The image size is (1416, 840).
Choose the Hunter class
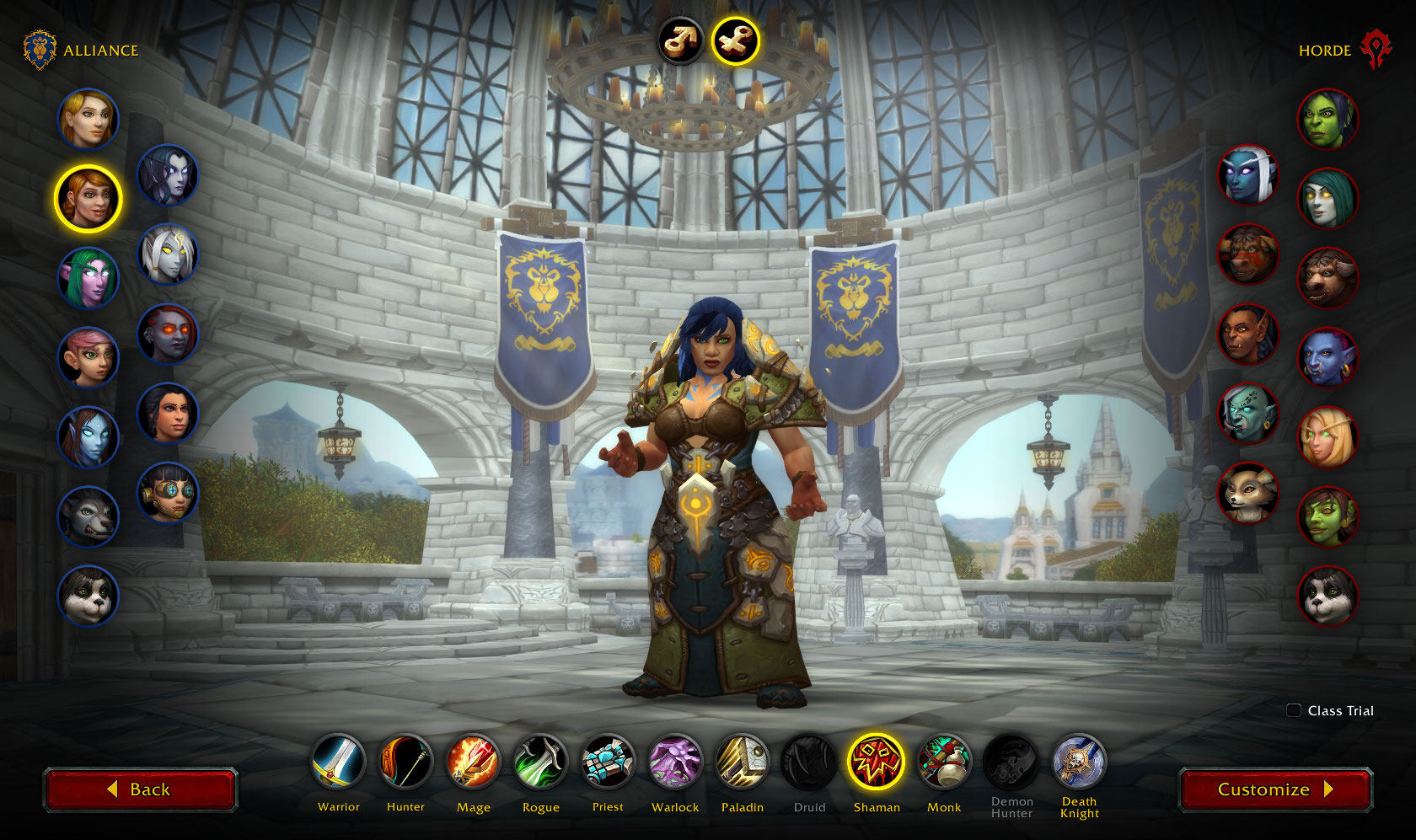tap(405, 762)
